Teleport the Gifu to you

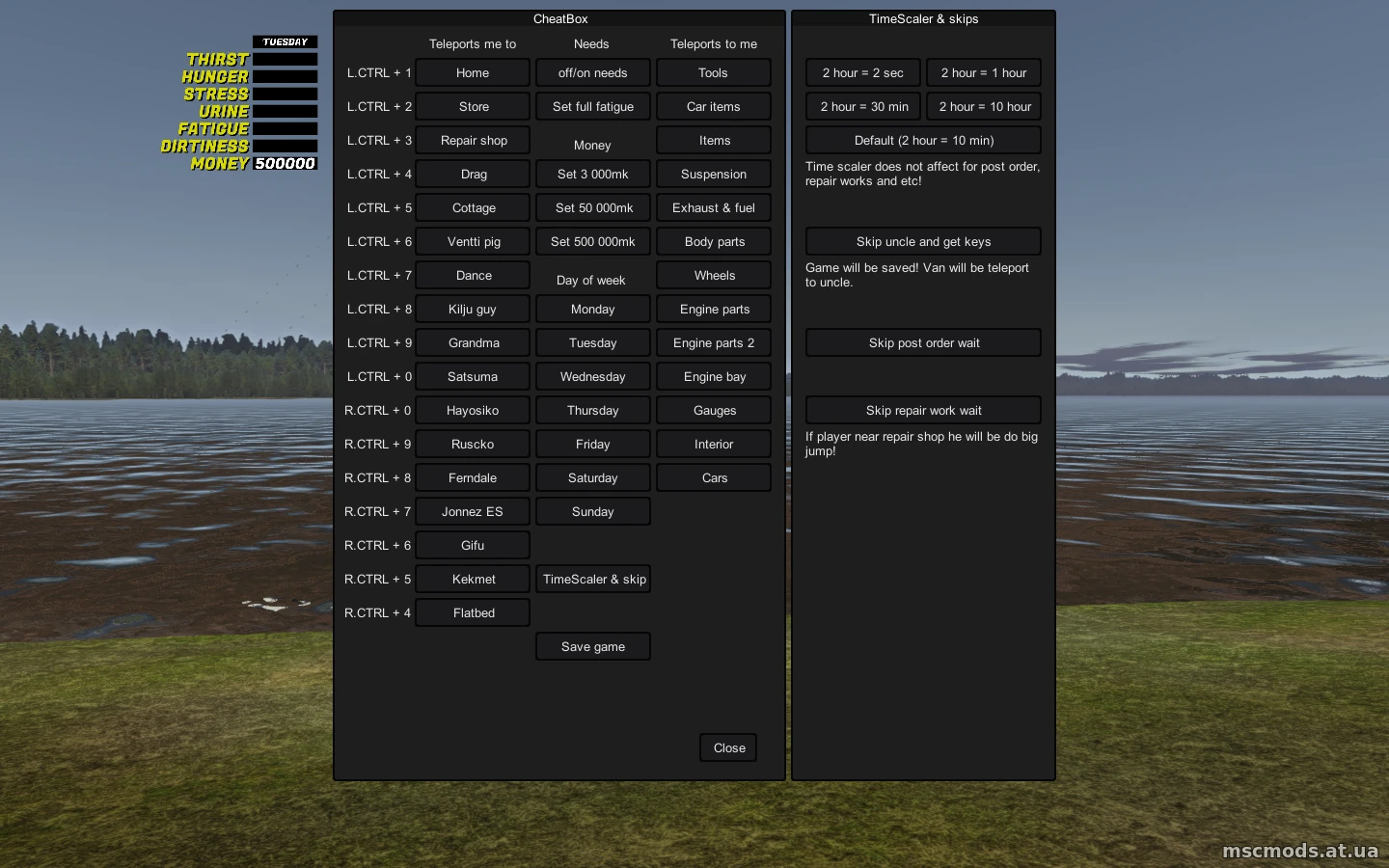[473, 545]
